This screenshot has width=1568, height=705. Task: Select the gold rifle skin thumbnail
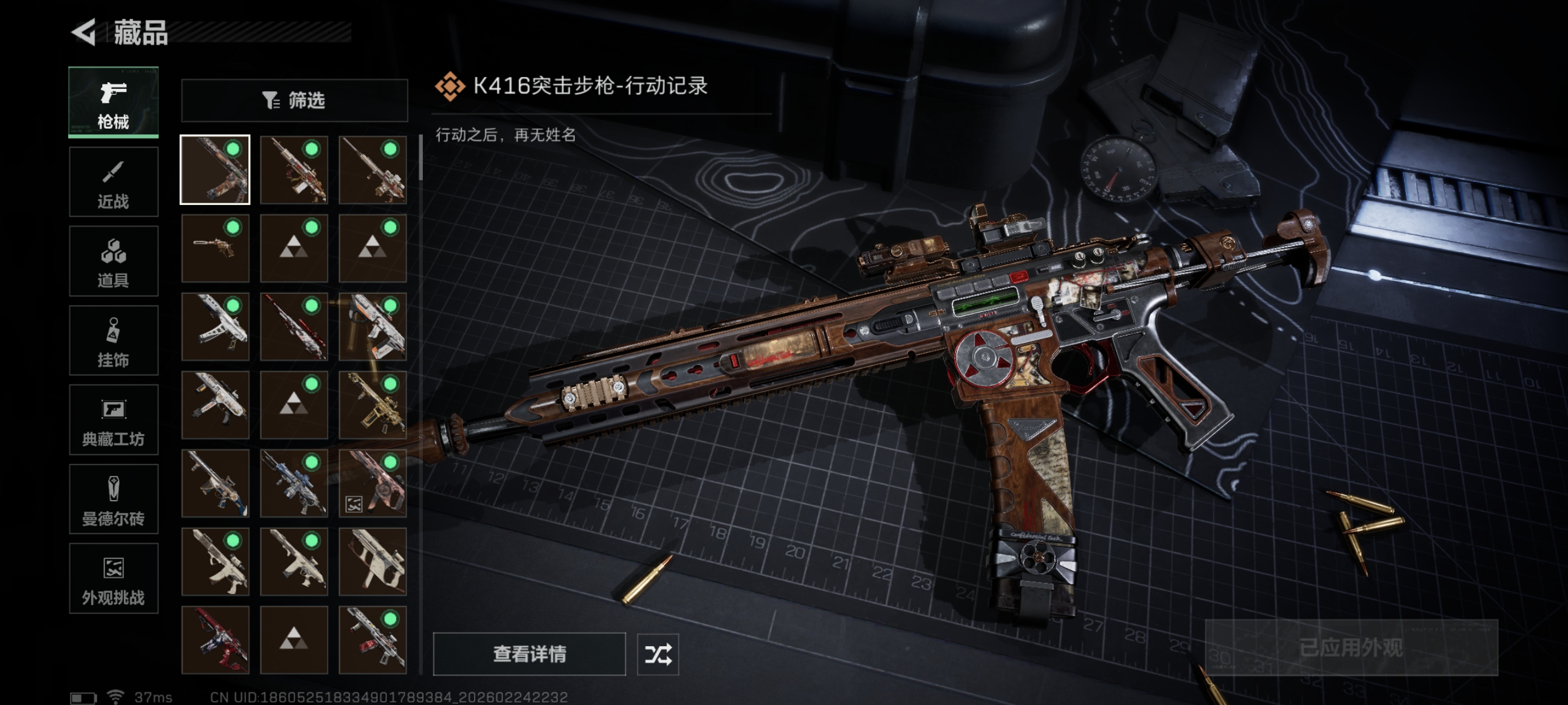pos(372,405)
